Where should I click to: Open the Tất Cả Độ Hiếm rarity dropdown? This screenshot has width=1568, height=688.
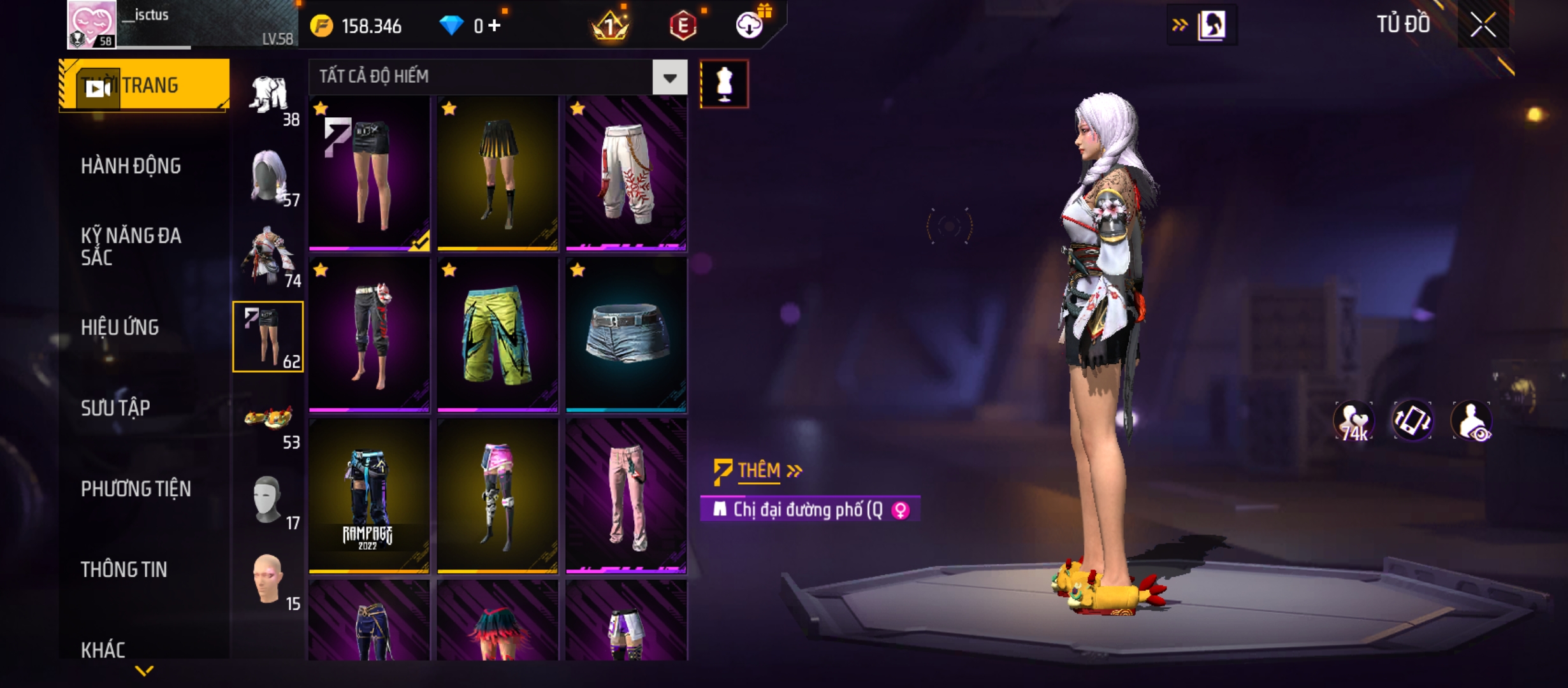pyautogui.click(x=669, y=78)
